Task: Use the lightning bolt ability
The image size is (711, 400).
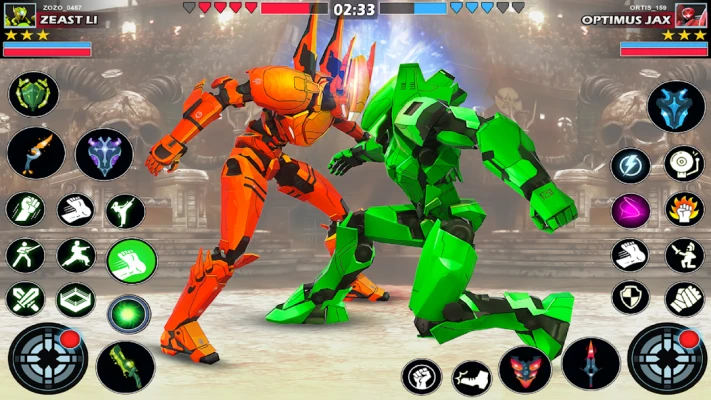Action: pos(630,165)
